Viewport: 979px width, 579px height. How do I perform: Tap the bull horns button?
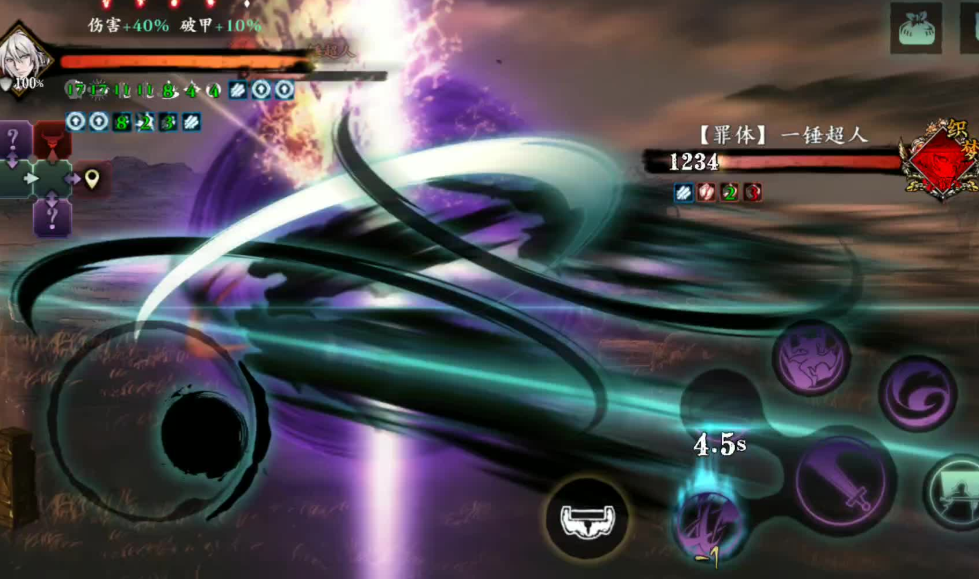click(x=587, y=518)
